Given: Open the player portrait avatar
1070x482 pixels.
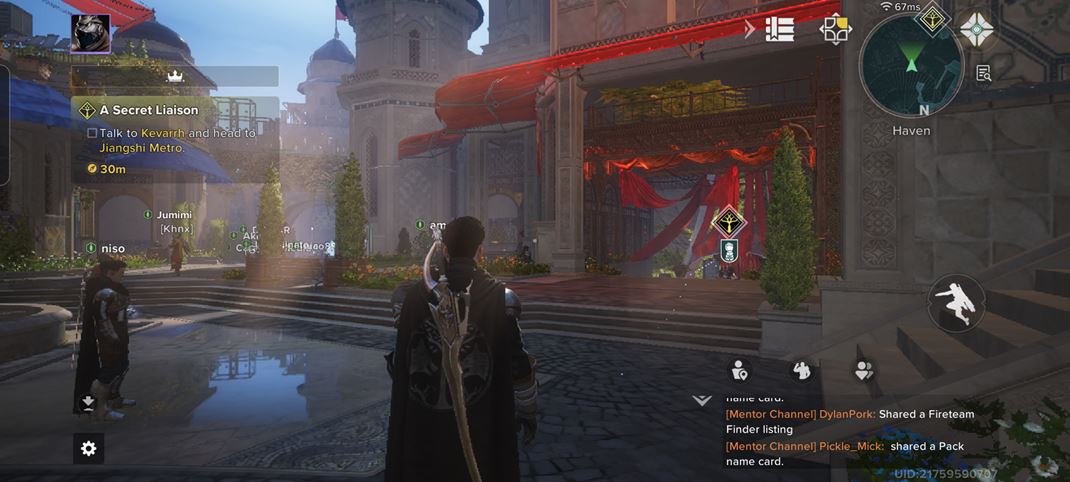Looking at the screenshot, I should pos(91,33).
